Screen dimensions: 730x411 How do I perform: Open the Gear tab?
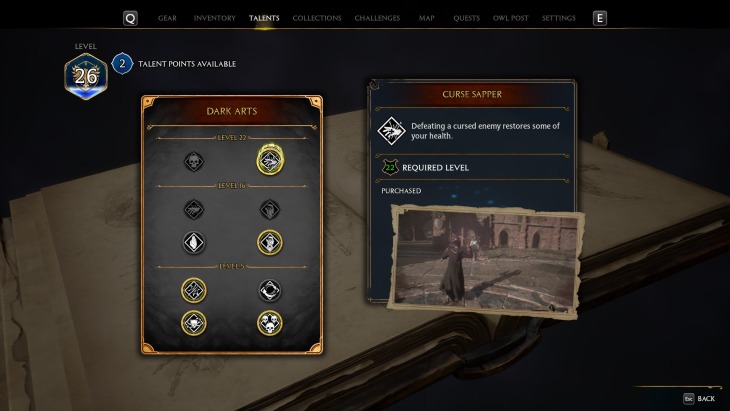pyautogui.click(x=167, y=18)
